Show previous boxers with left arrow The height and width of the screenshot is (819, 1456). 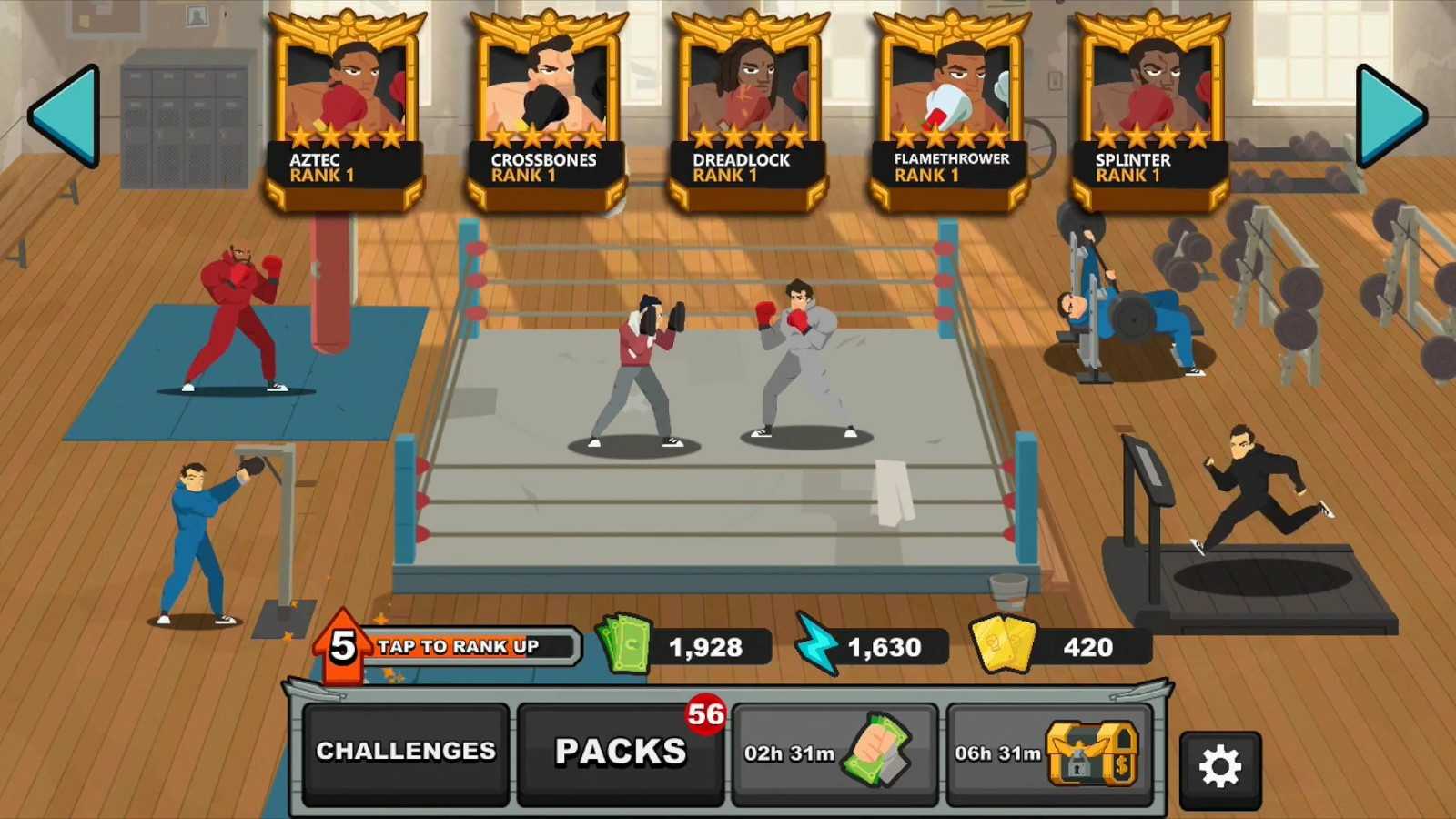[66, 116]
